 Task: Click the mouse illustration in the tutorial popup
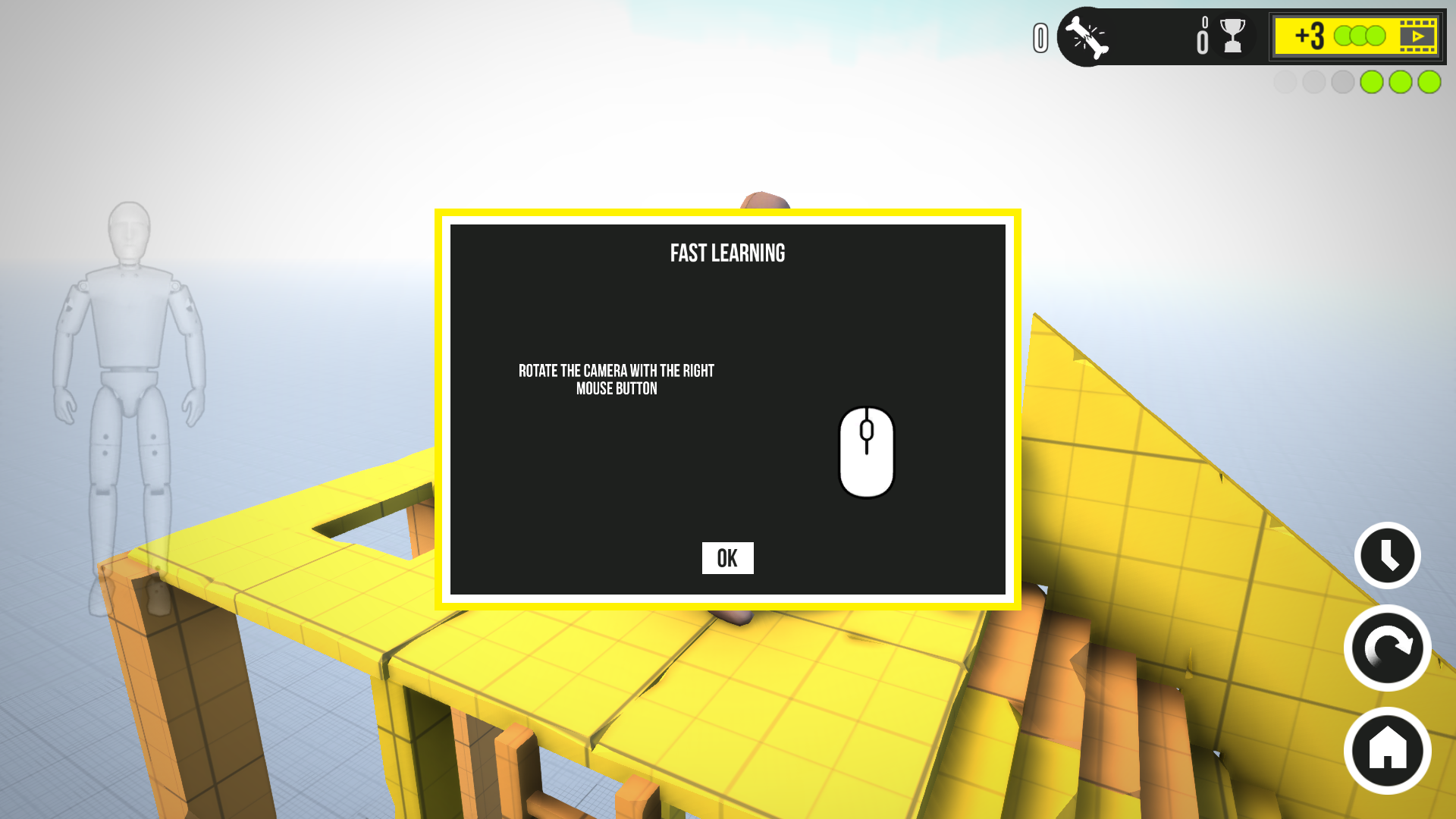(867, 453)
